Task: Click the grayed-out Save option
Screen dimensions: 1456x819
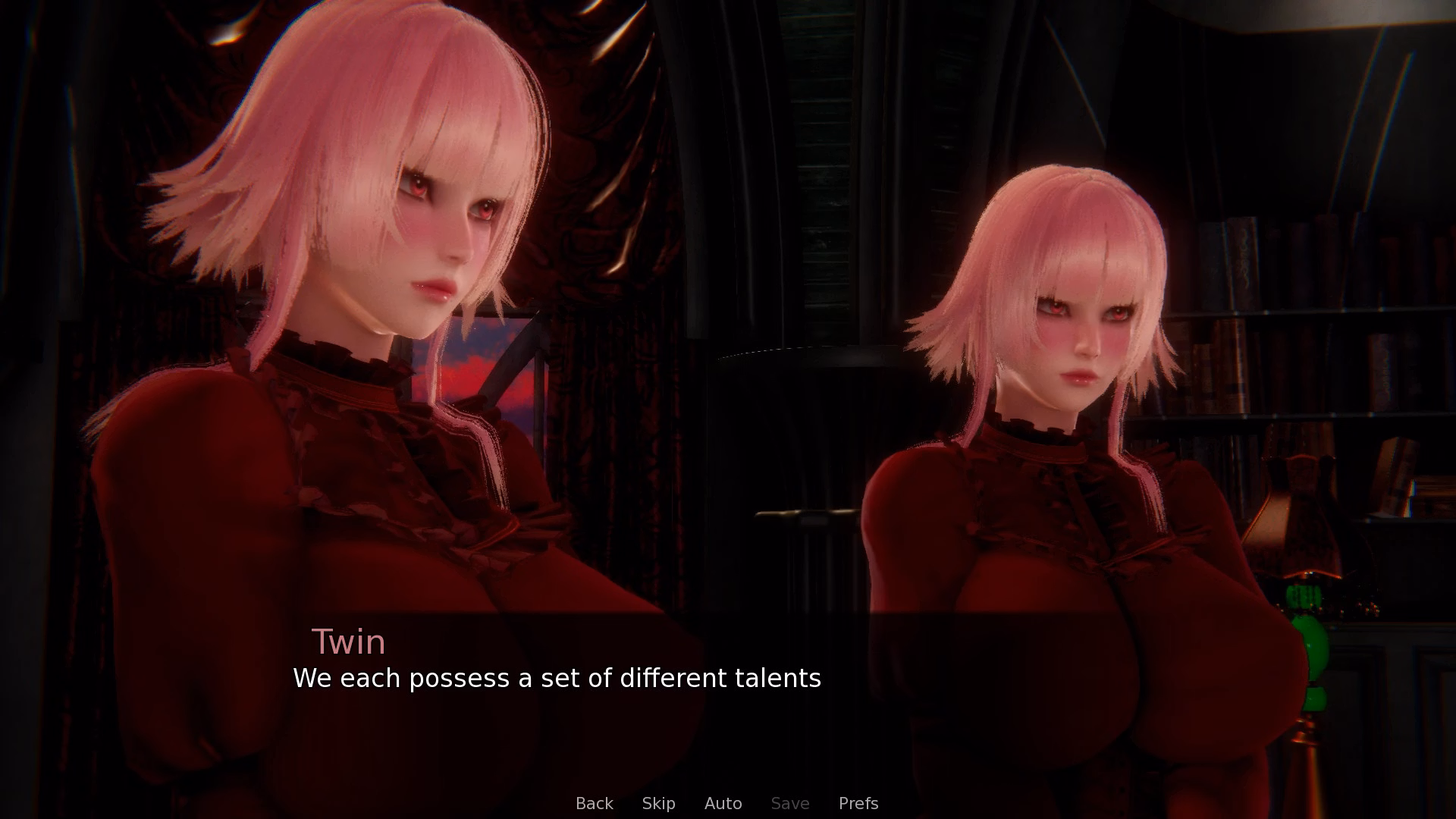Action: tap(789, 803)
